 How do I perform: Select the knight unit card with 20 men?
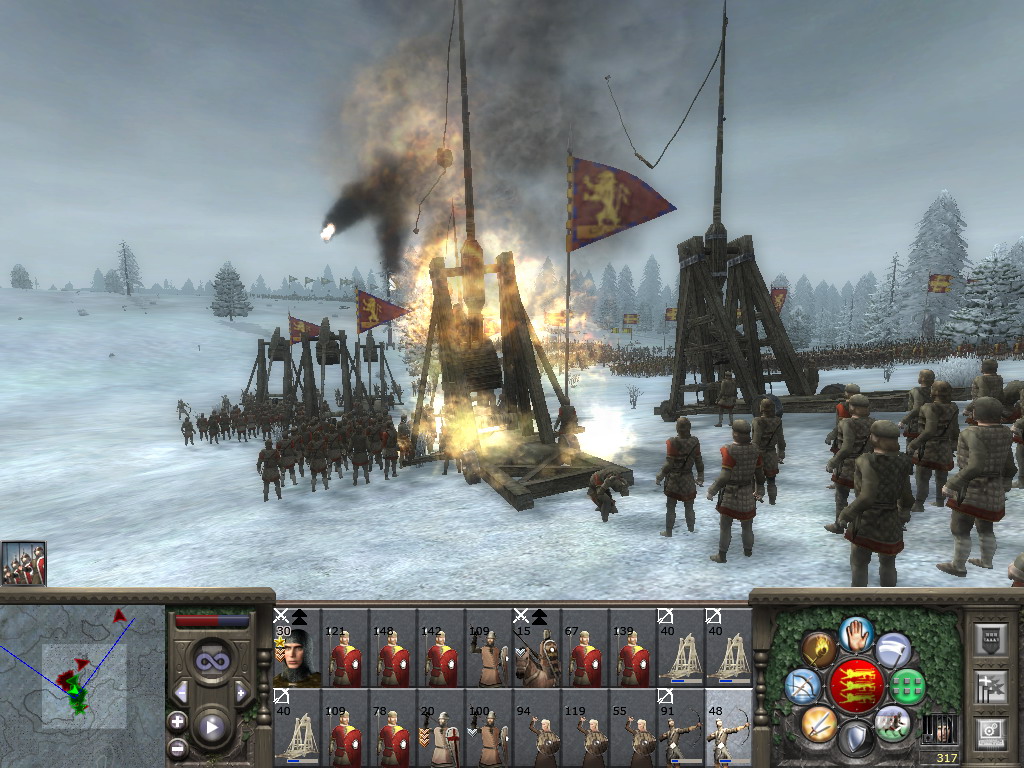click(x=440, y=728)
